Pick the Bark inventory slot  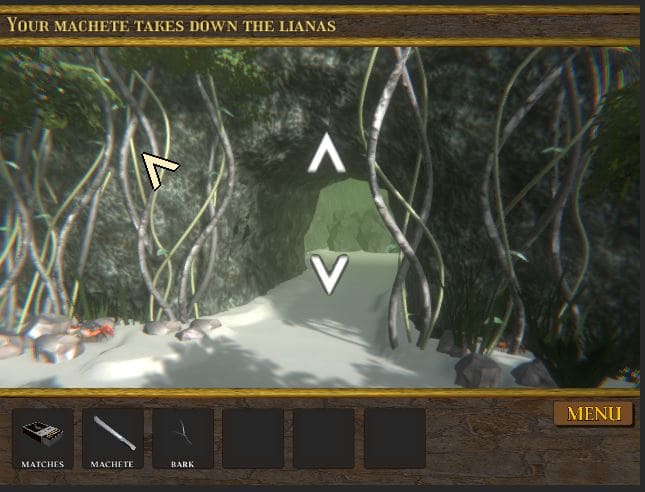click(183, 438)
